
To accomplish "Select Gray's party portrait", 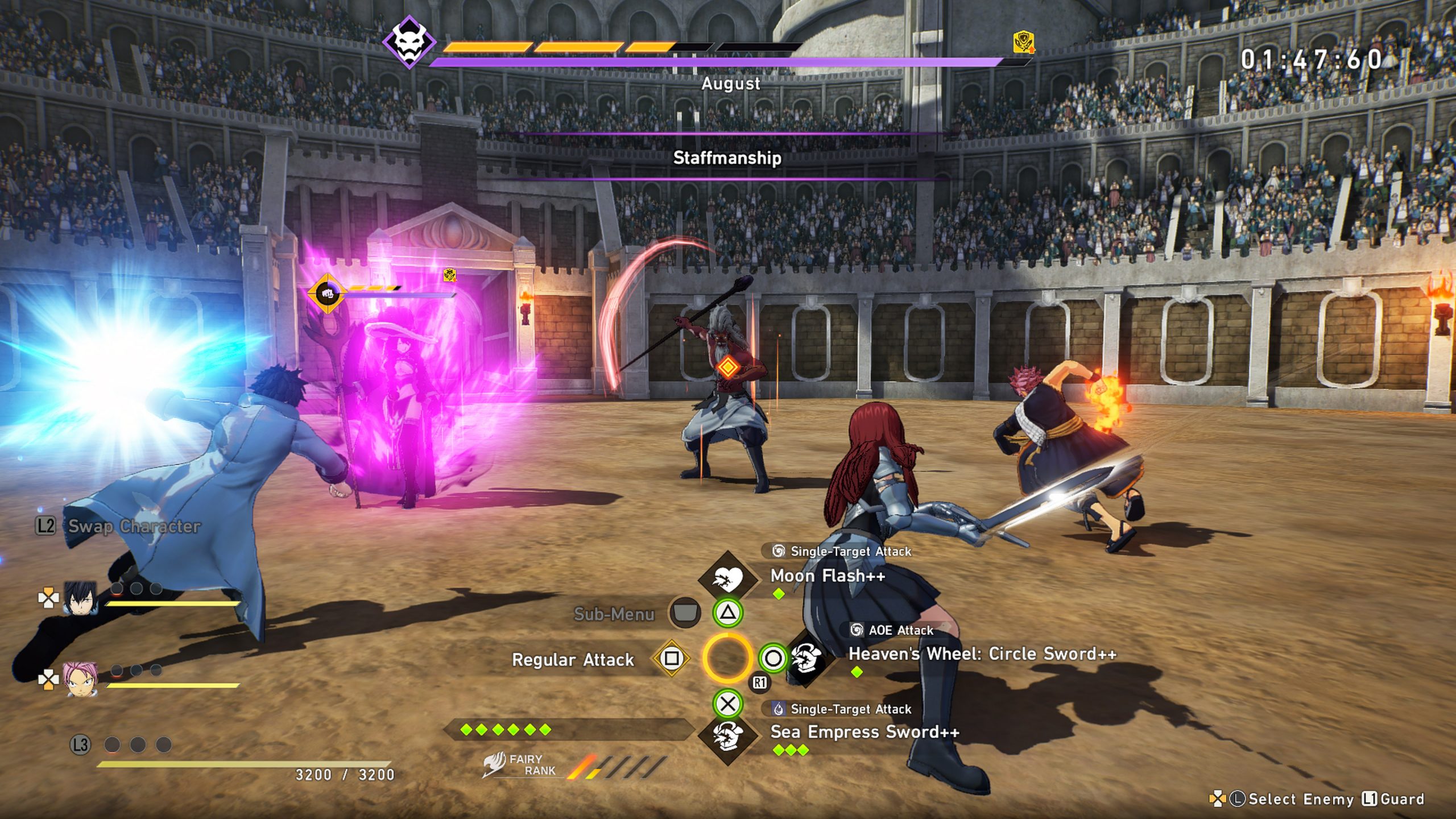I will pyautogui.click(x=80, y=598).
